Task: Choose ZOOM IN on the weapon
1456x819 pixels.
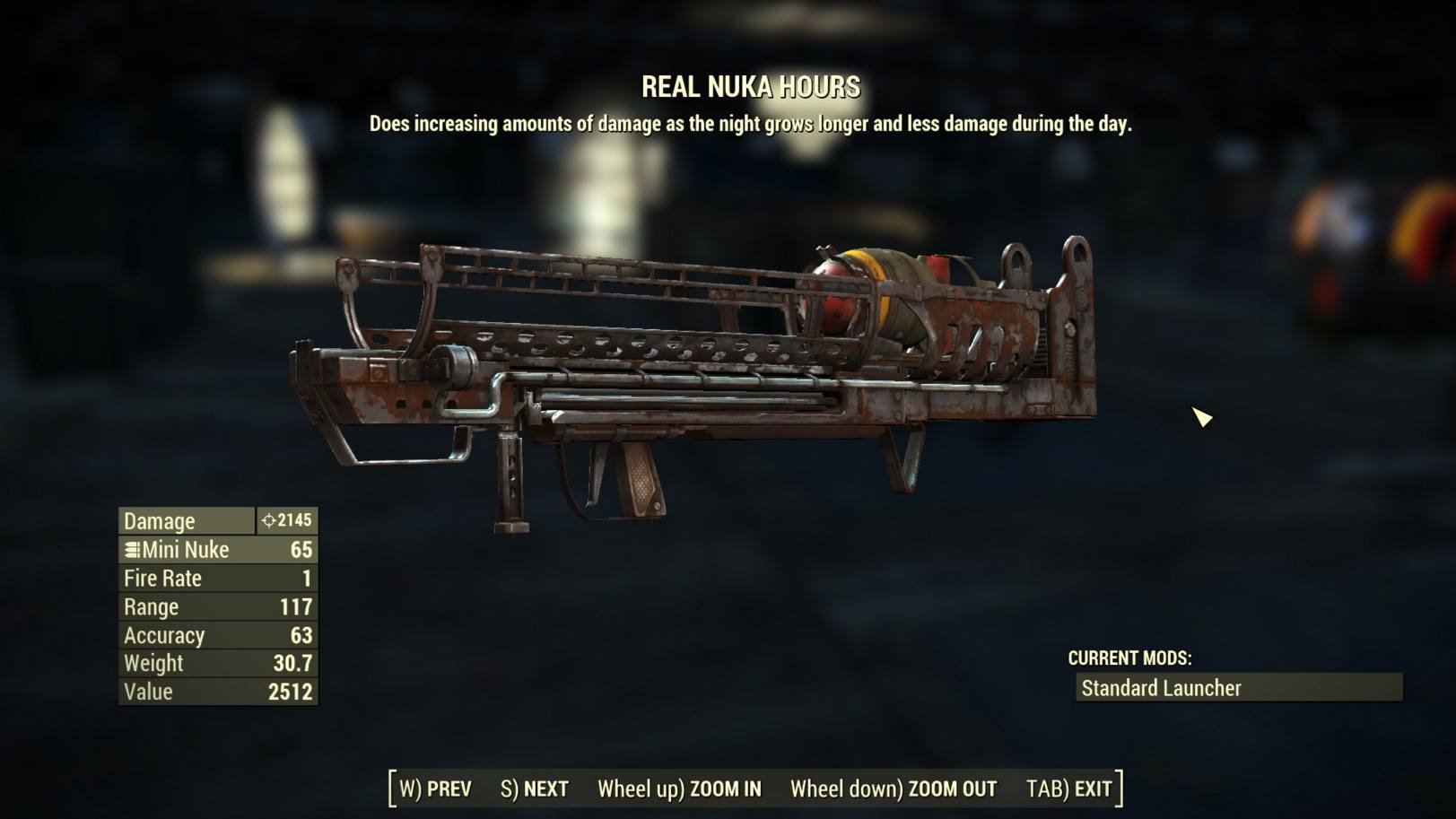Action: tap(679, 789)
